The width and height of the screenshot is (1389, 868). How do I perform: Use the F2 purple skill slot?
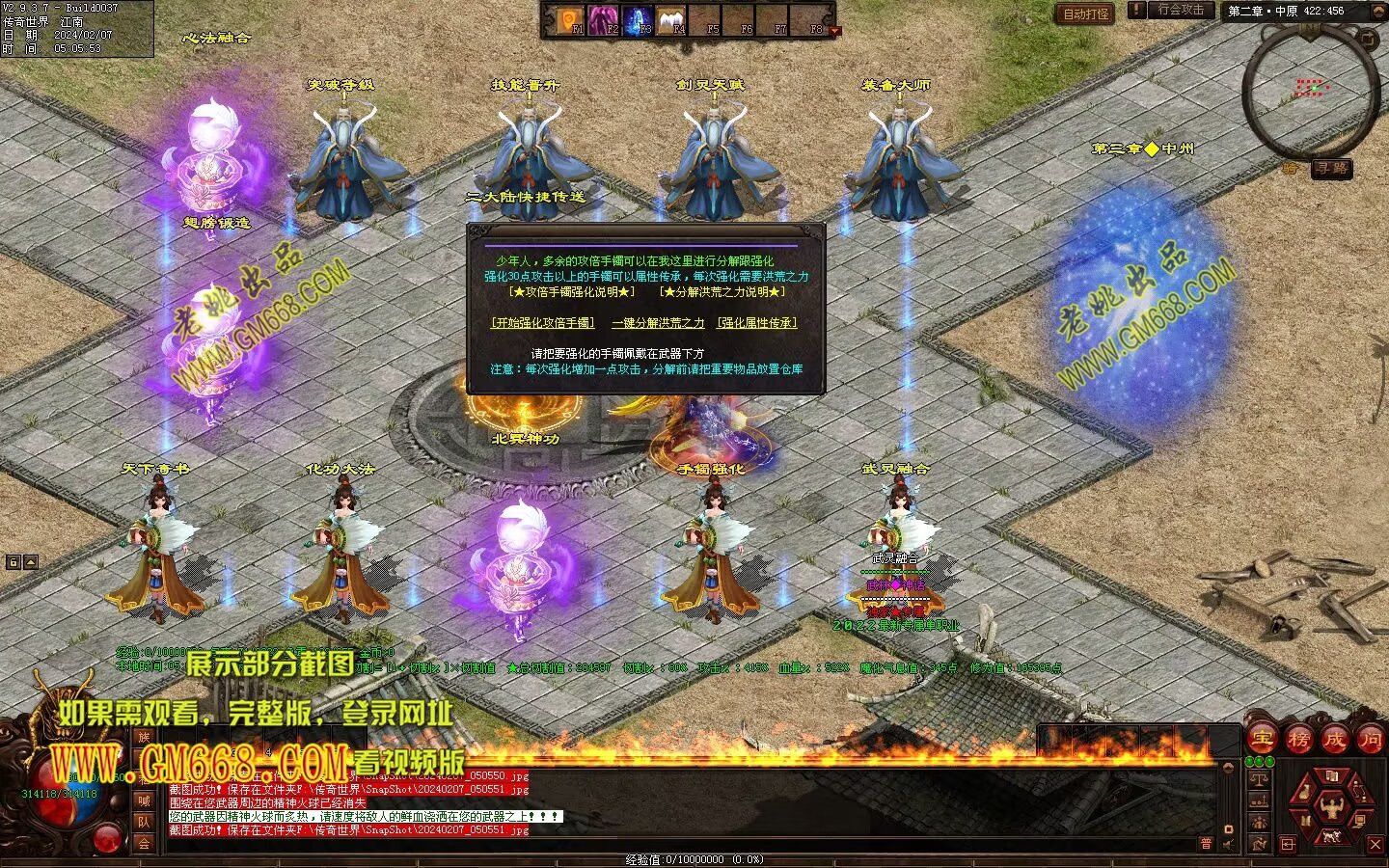click(605, 19)
